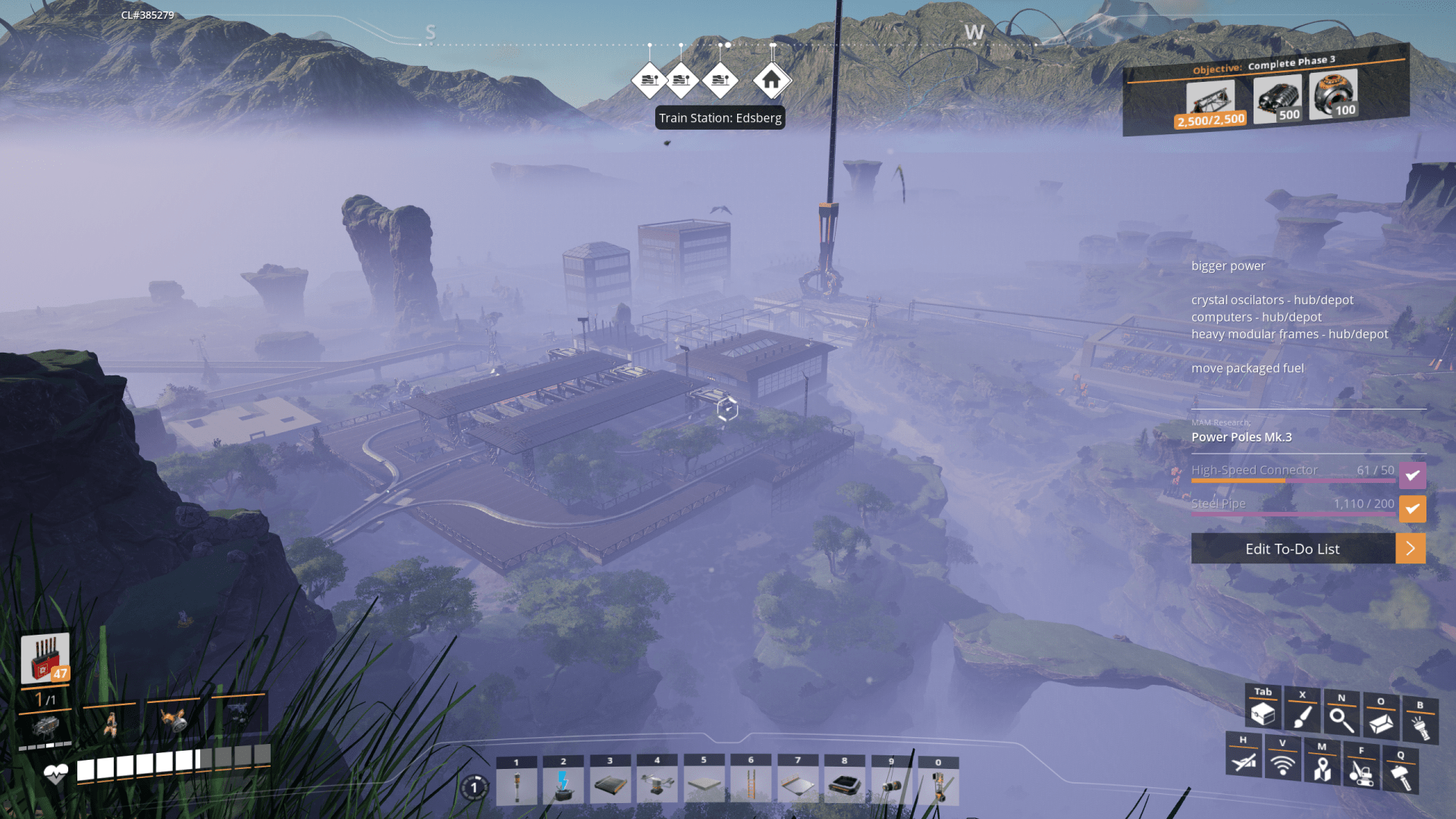Open the magnifying glass quick search
Screen dimensions: 1456x819
(1341, 719)
